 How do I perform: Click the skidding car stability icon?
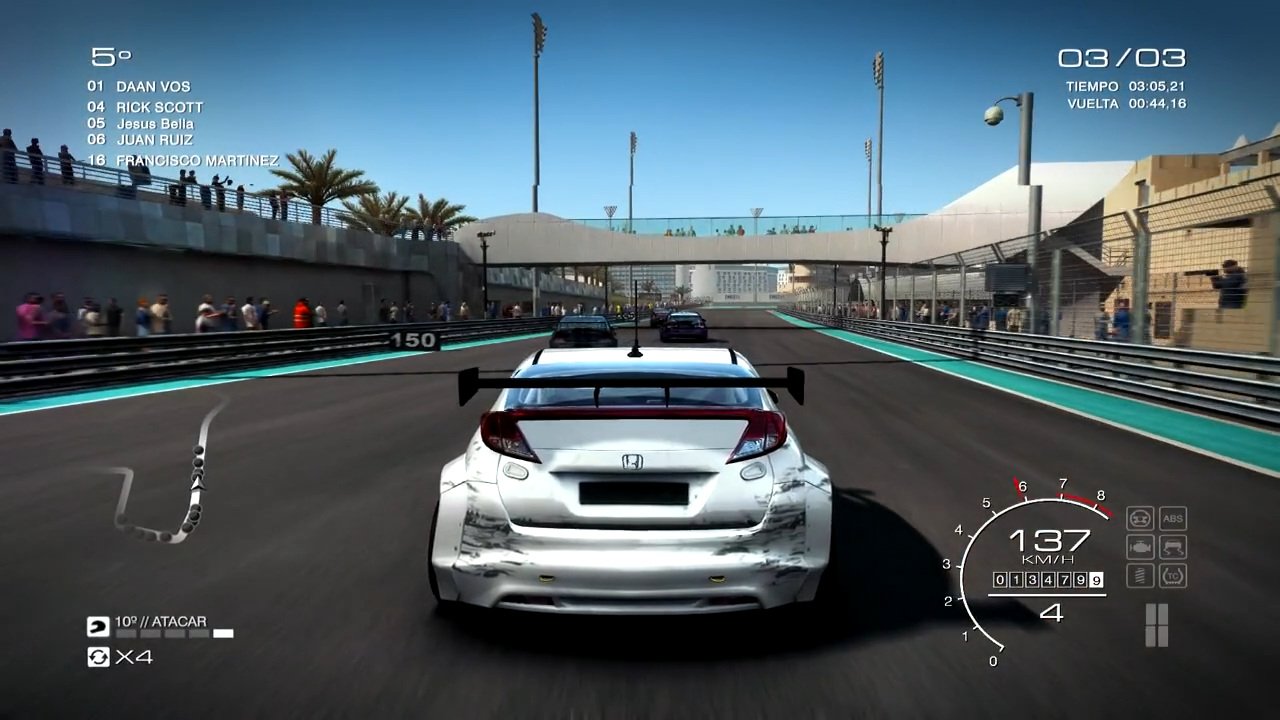[x=1173, y=547]
